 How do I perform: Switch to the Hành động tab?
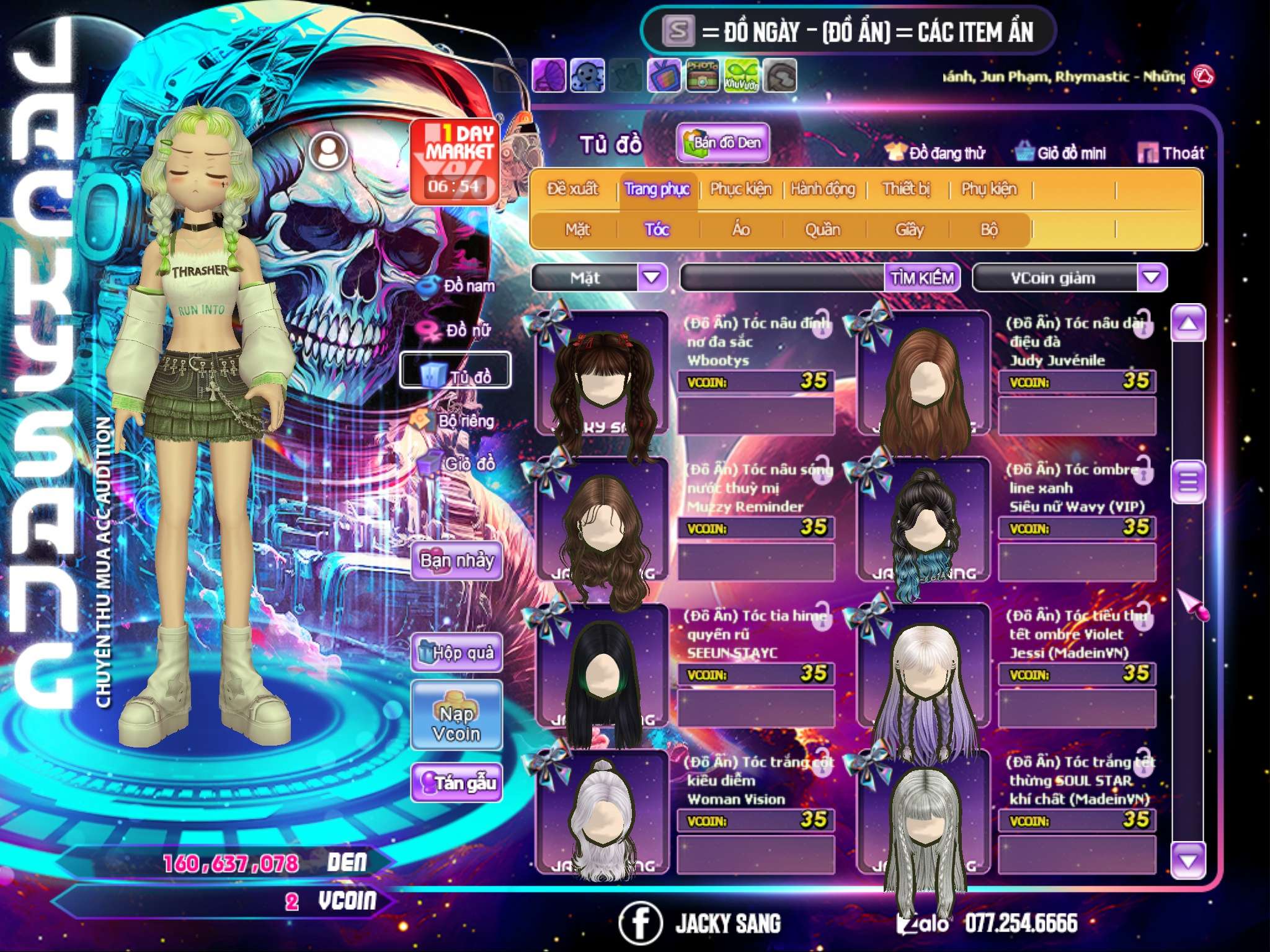(822, 189)
